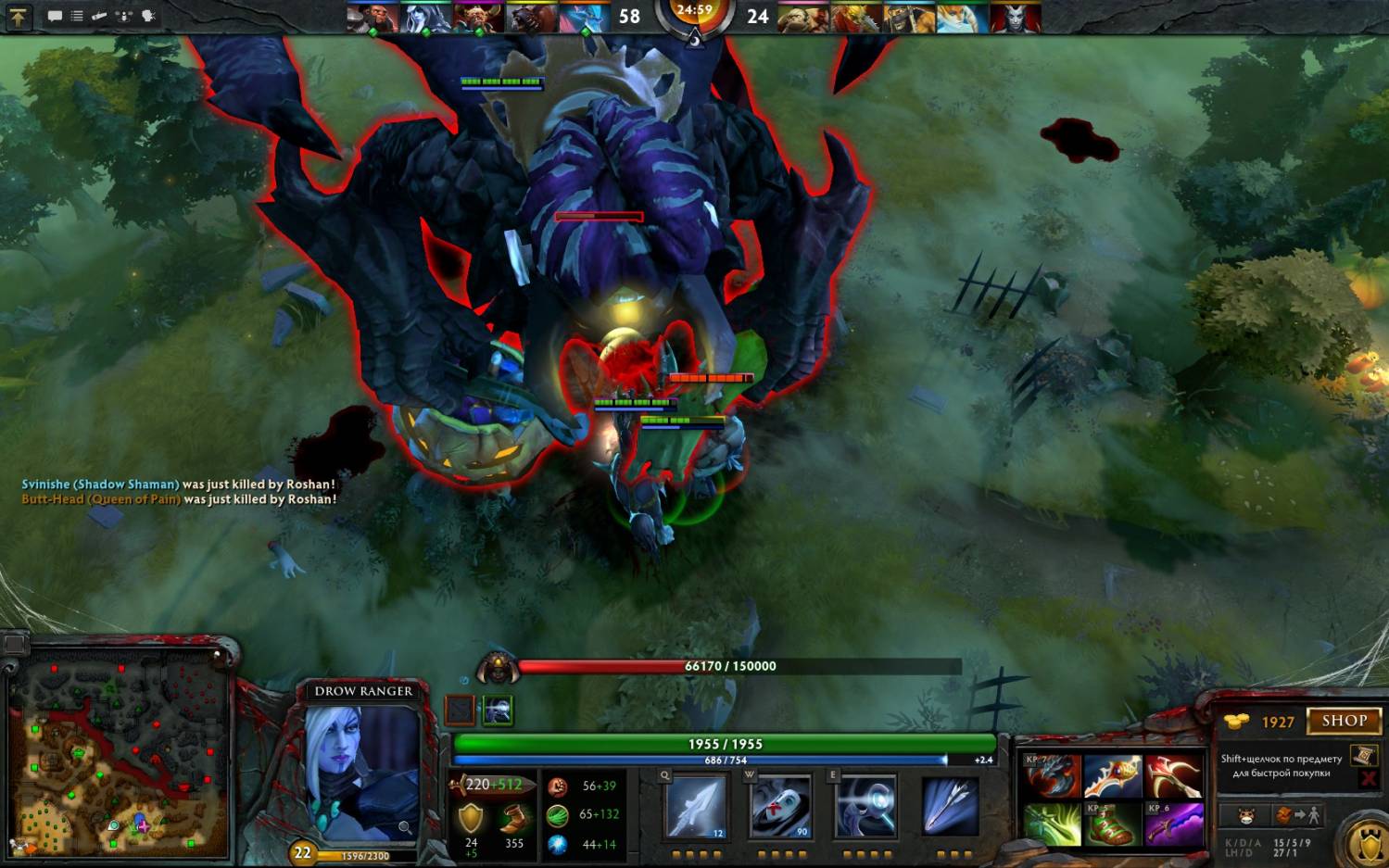Have courier deliver items to hero

point(1299,816)
